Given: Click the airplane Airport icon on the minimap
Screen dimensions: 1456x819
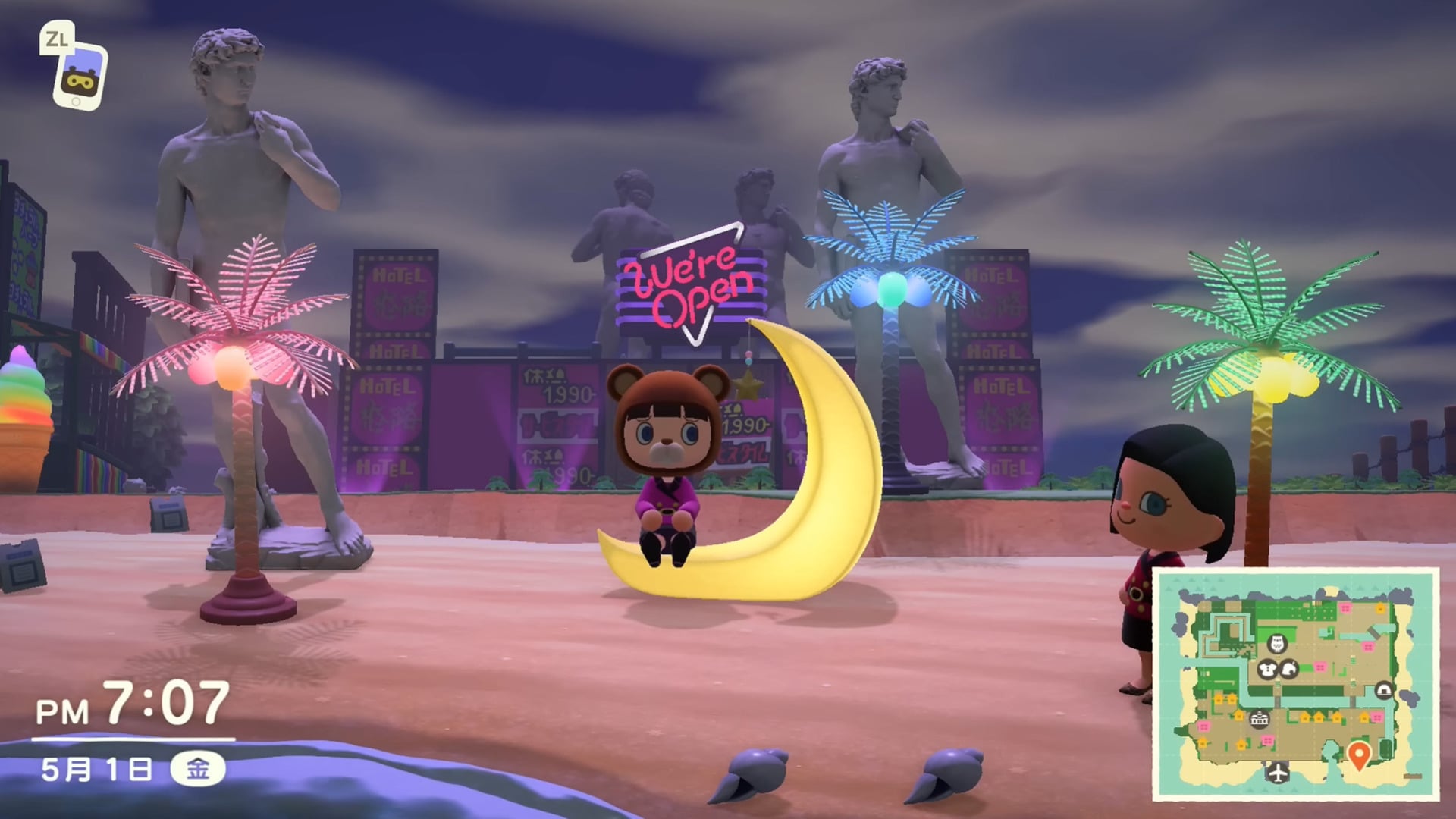Looking at the screenshot, I should coord(1278,773).
